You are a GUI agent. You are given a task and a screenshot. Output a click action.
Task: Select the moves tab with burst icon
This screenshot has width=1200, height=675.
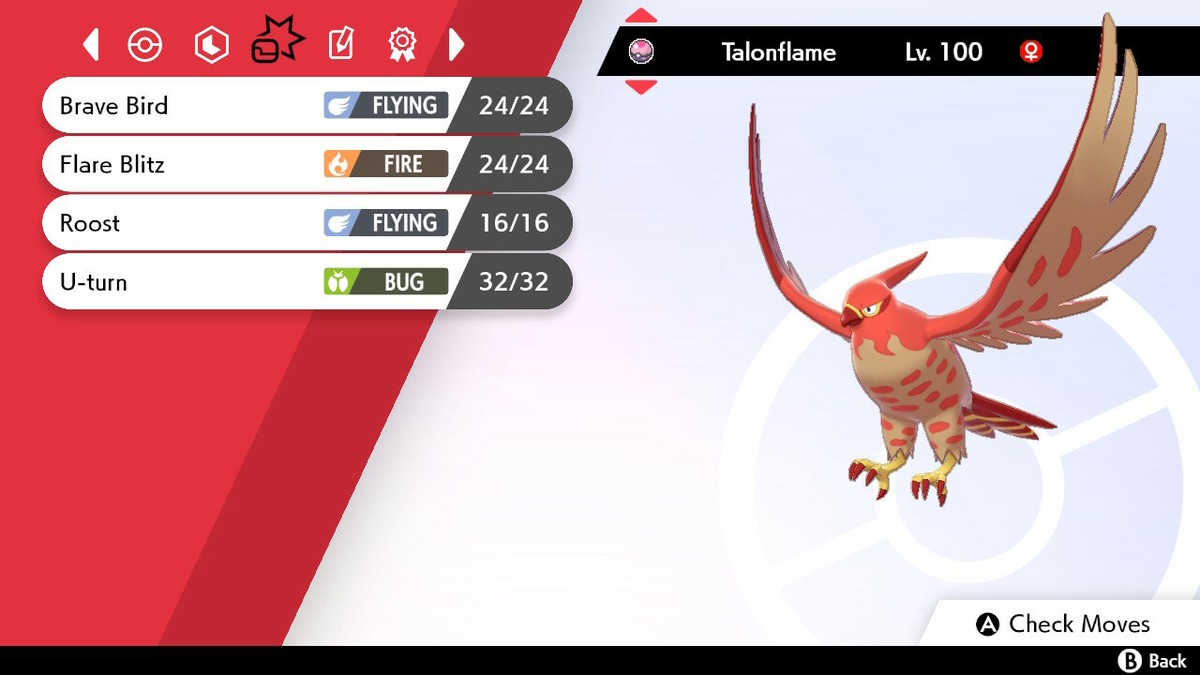coord(277,41)
